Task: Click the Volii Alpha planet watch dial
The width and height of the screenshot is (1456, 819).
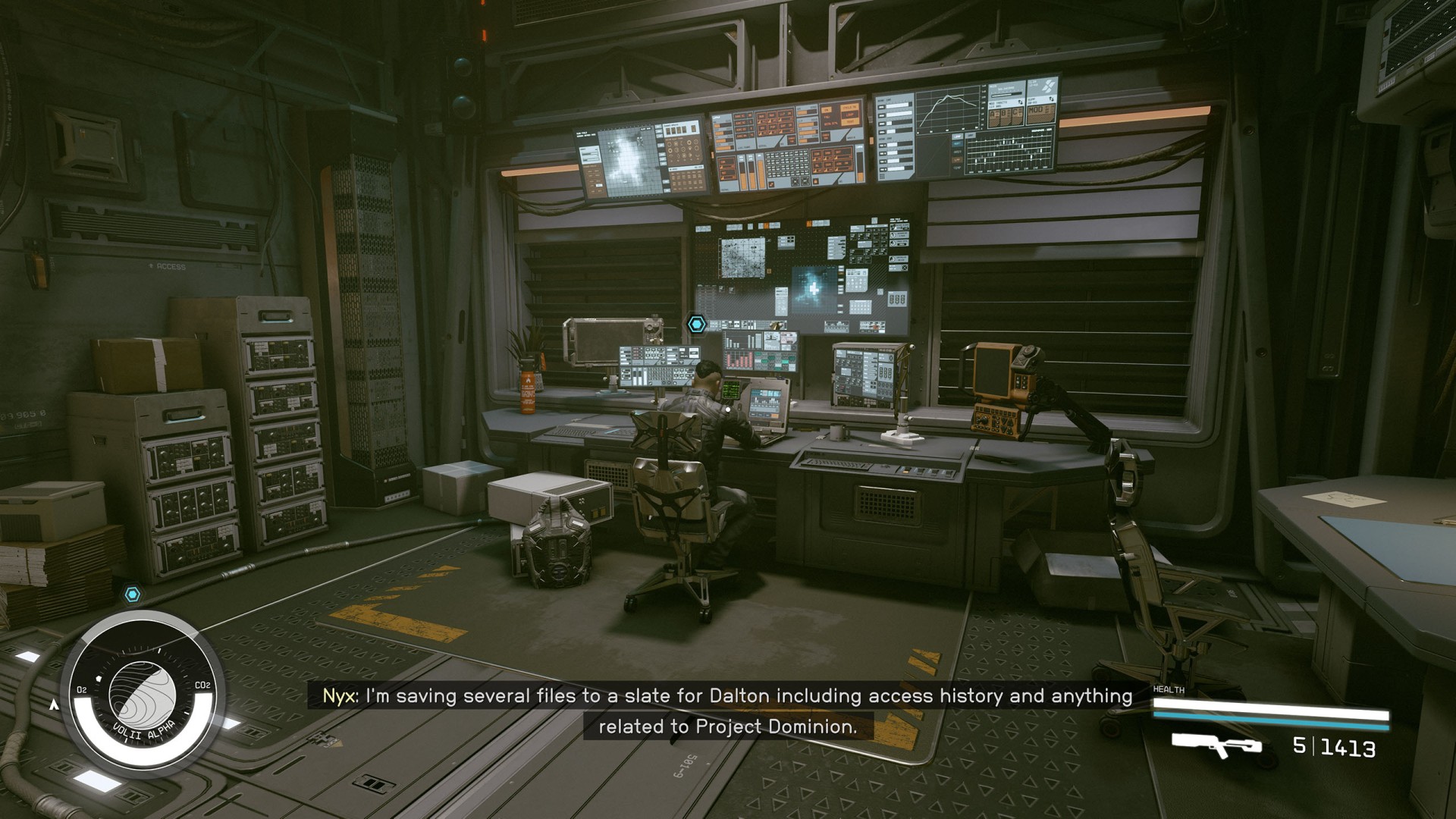Action: [x=143, y=694]
